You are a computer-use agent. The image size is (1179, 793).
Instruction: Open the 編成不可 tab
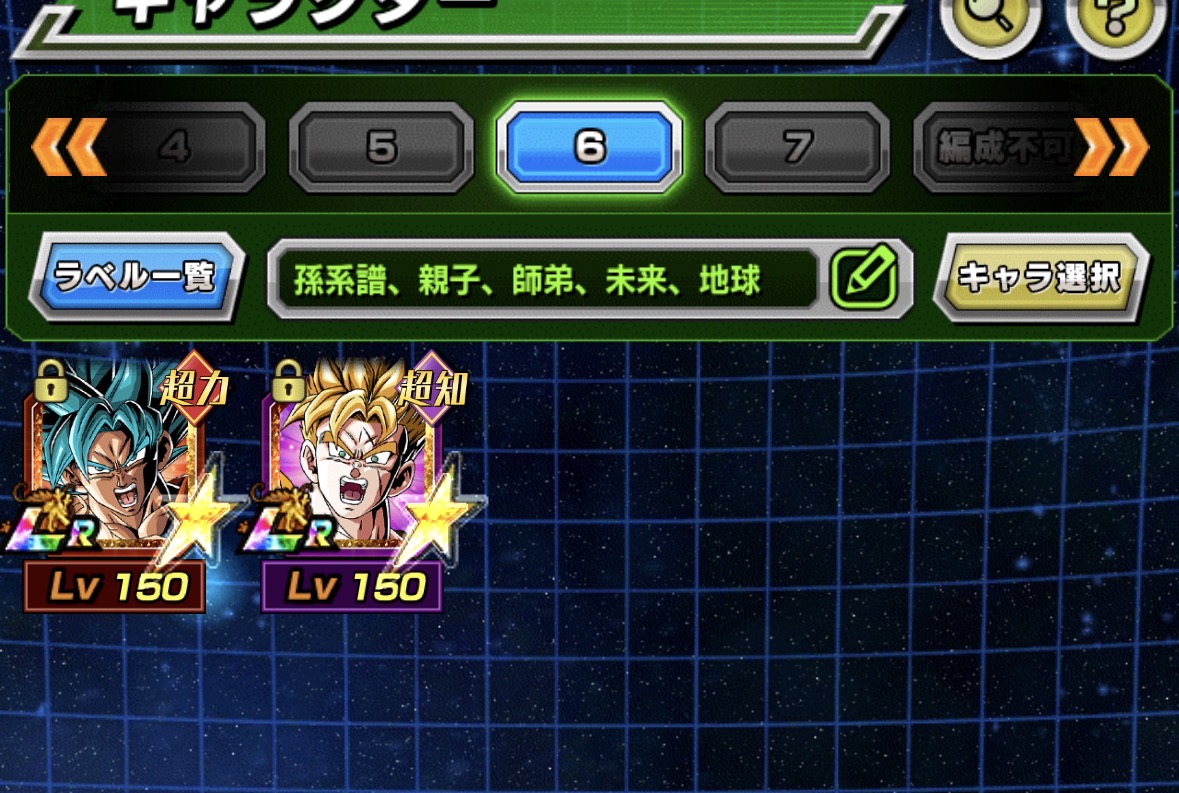pyautogui.click(x=1000, y=148)
